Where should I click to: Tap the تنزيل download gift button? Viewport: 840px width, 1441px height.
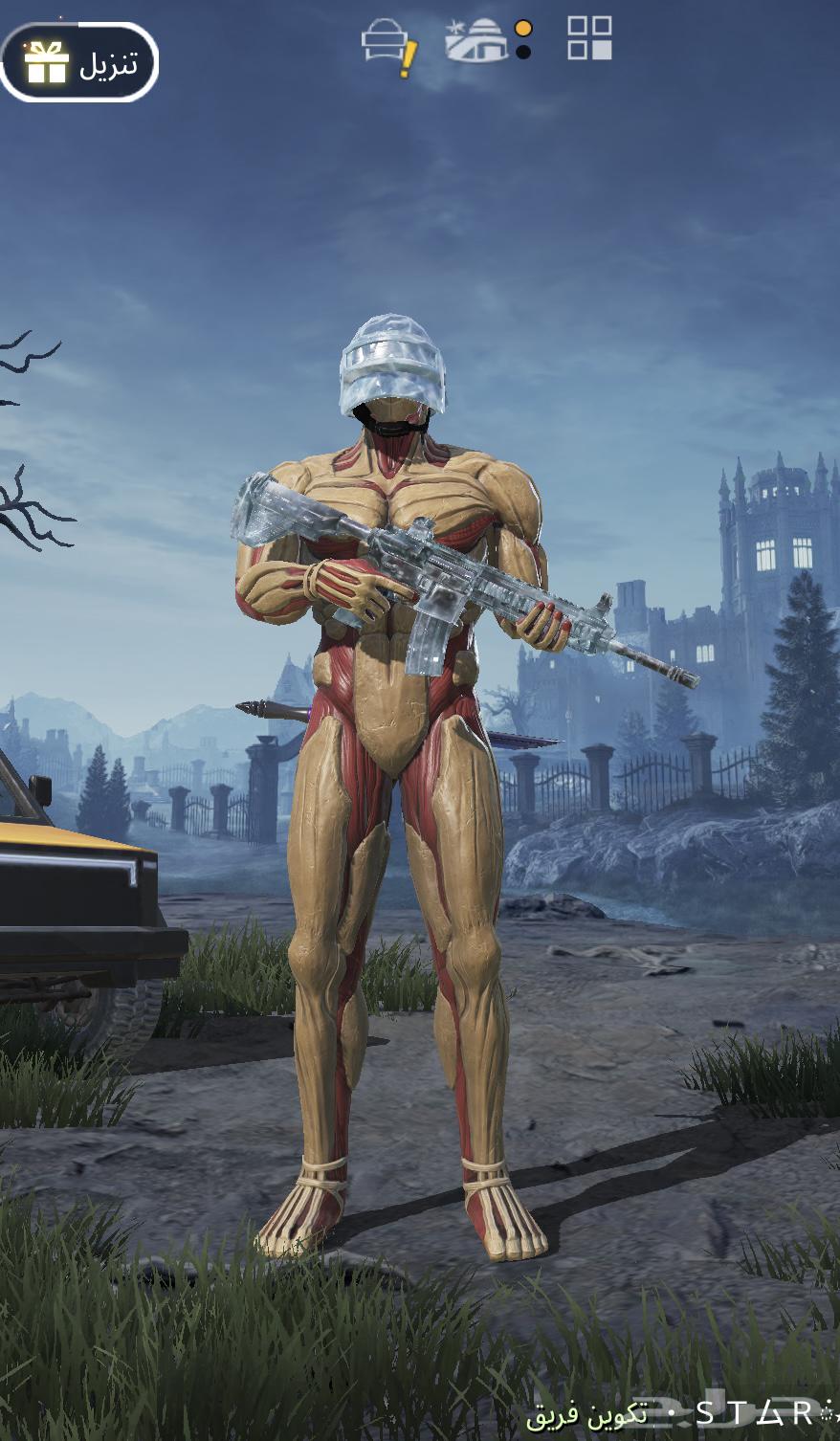79,62
